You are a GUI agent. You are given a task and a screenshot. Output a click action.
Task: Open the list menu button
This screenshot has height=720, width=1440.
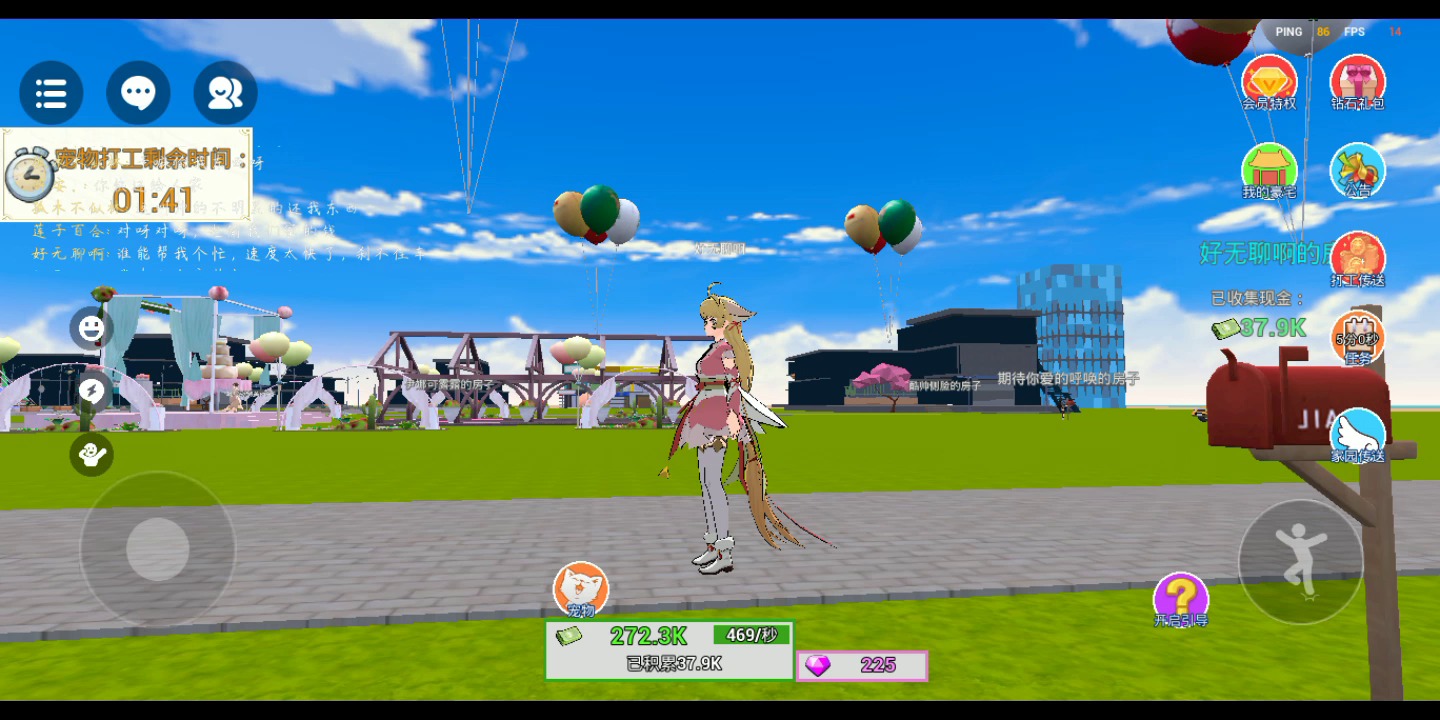(x=51, y=93)
